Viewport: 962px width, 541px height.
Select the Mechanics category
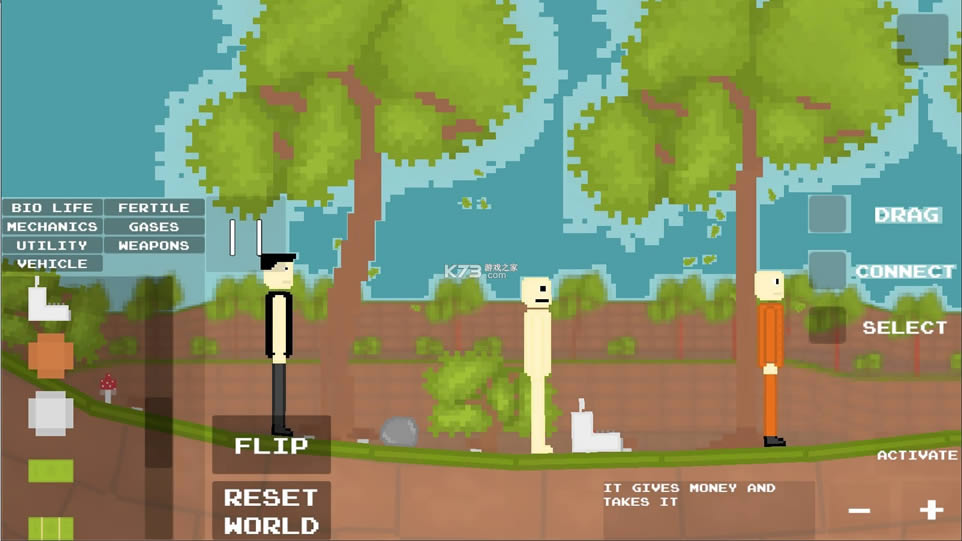(52, 227)
